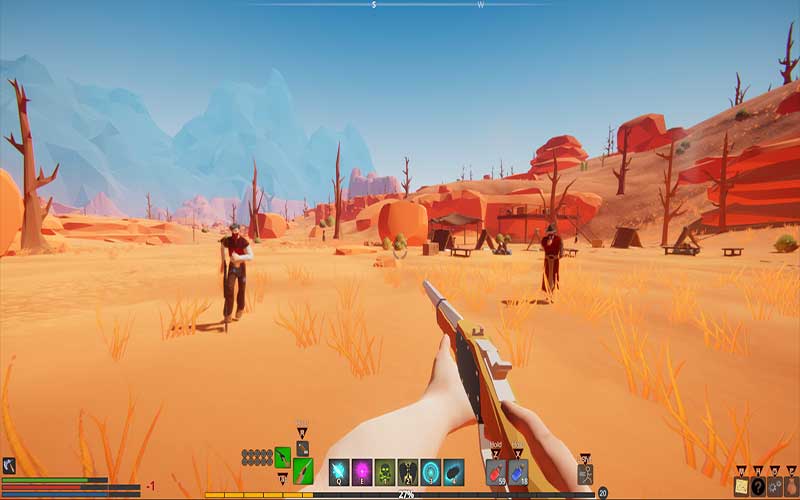Use the dark stone ability slot

453,471
